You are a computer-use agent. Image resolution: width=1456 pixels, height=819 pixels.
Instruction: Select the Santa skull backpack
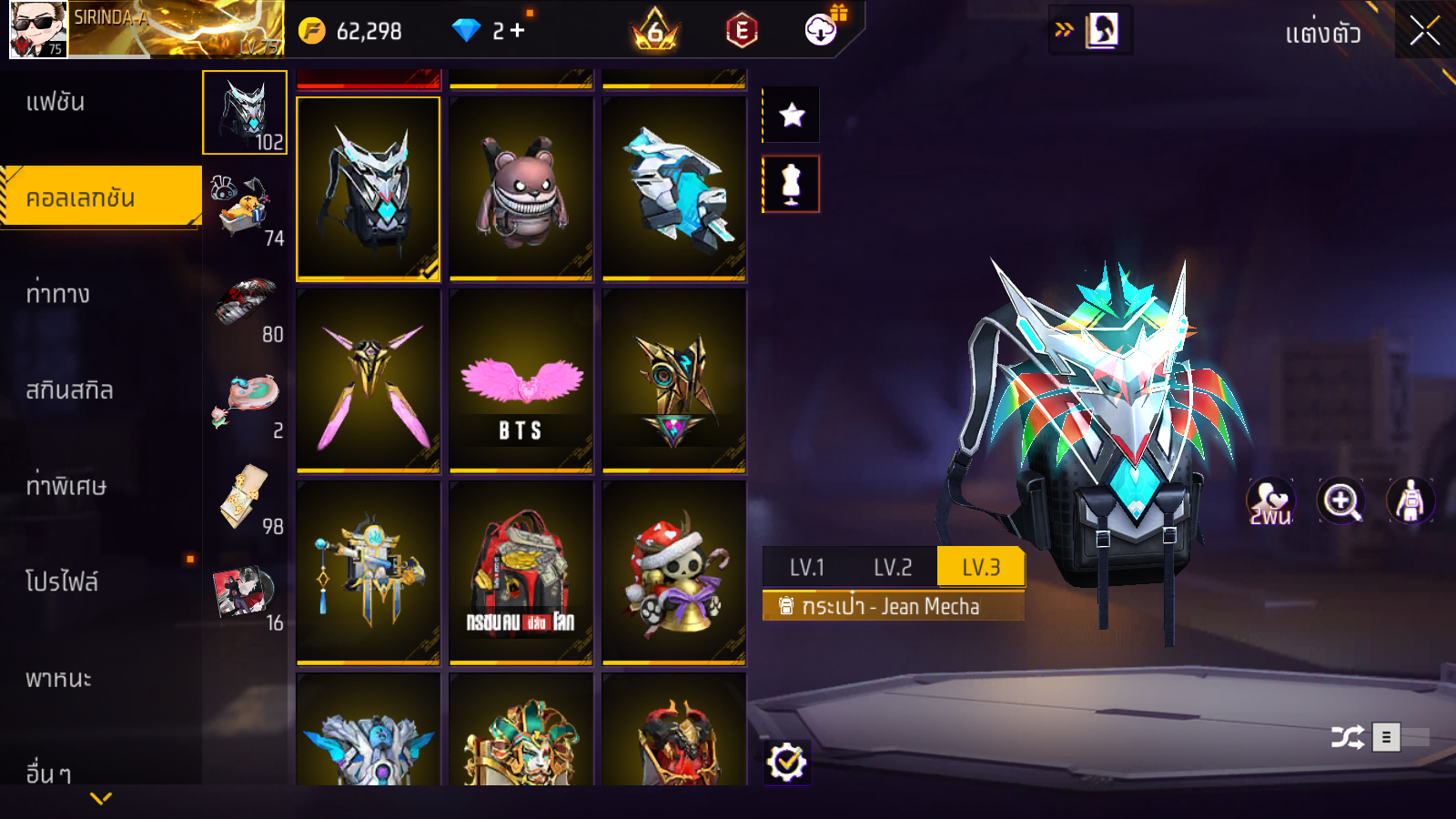coord(674,573)
